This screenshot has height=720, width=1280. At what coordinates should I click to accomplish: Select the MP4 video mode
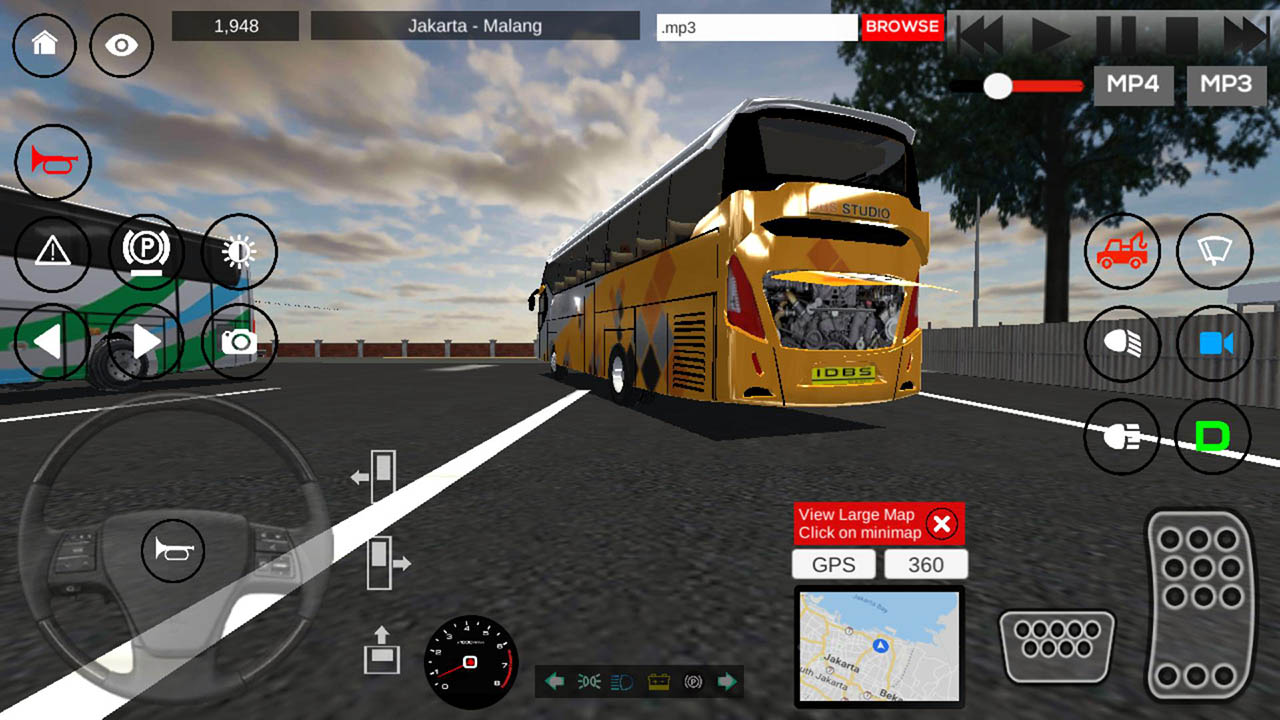[1133, 84]
